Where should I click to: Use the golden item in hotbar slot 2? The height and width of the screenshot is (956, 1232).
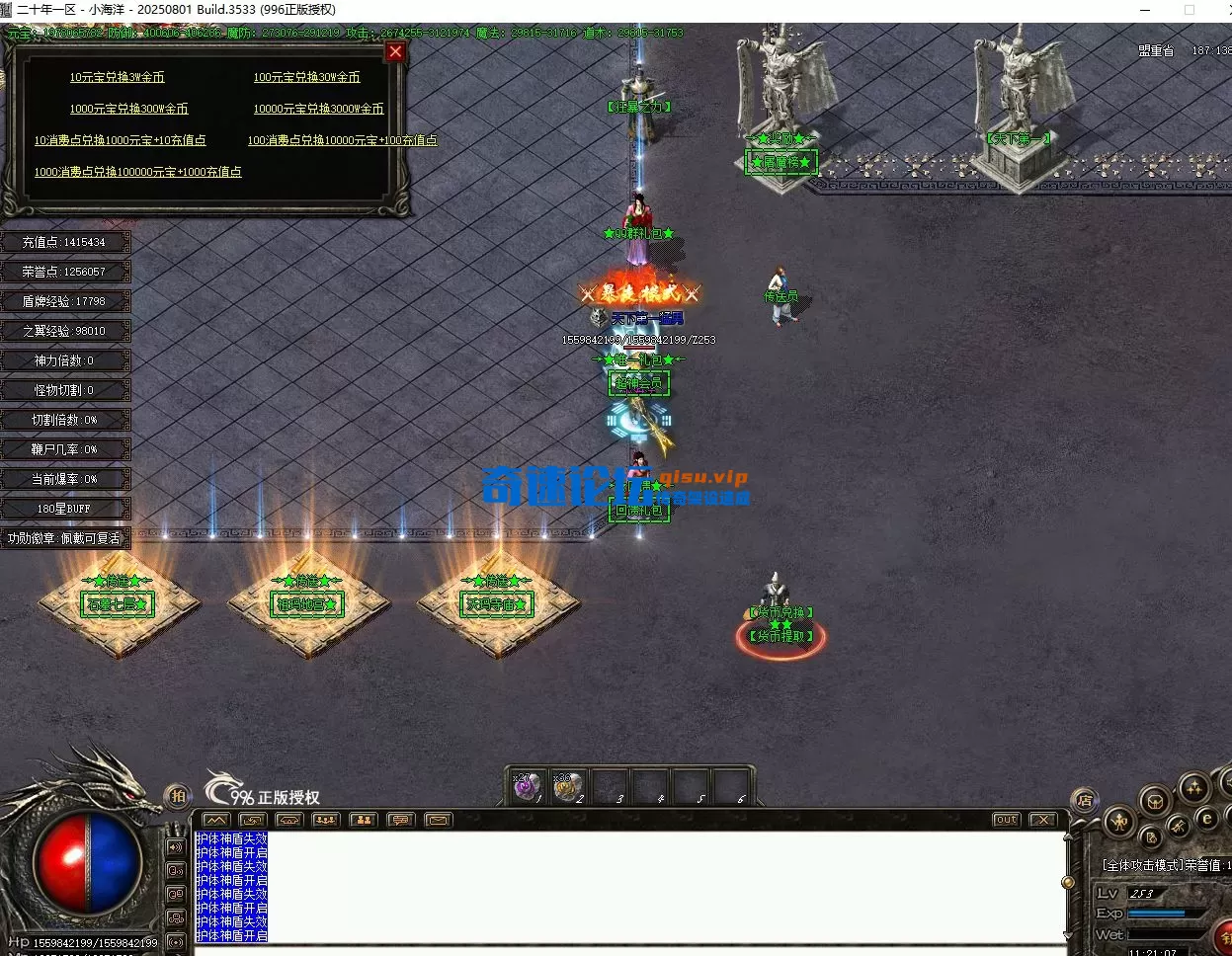pyautogui.click(x=566, y=787)
